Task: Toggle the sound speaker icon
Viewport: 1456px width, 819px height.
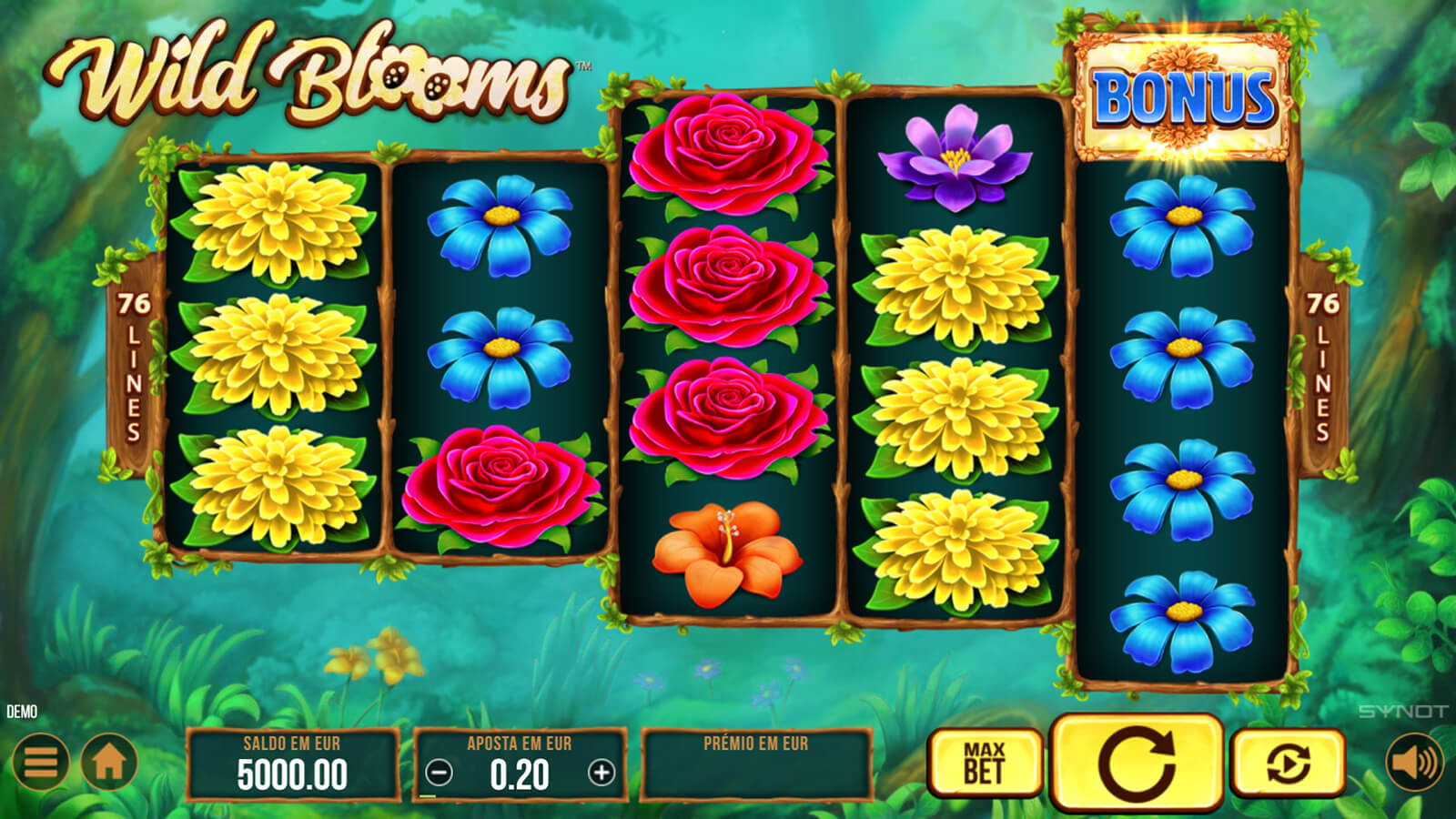Action: click(1414, 762)
